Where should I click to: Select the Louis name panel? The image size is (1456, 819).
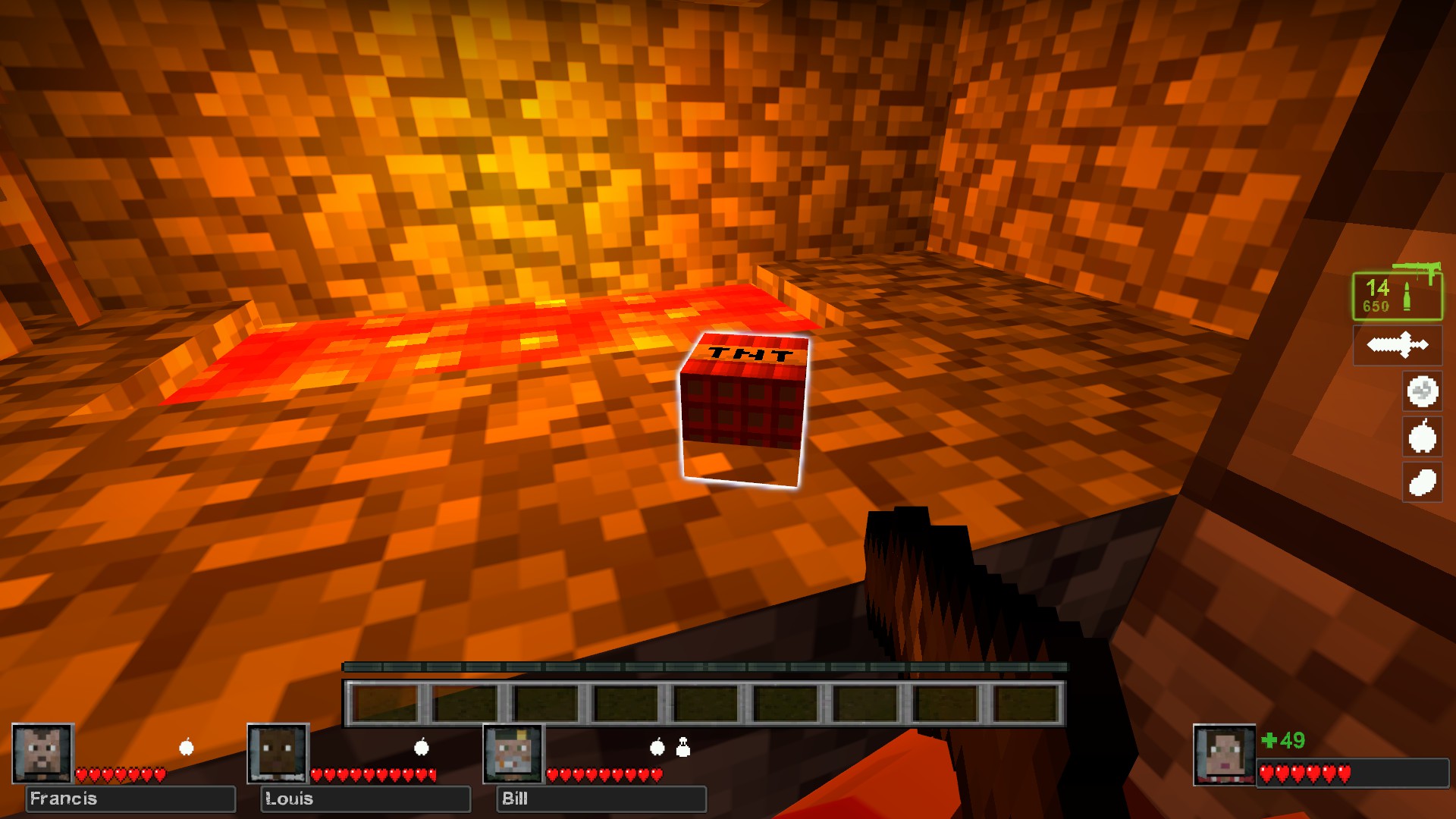[366, 799]
